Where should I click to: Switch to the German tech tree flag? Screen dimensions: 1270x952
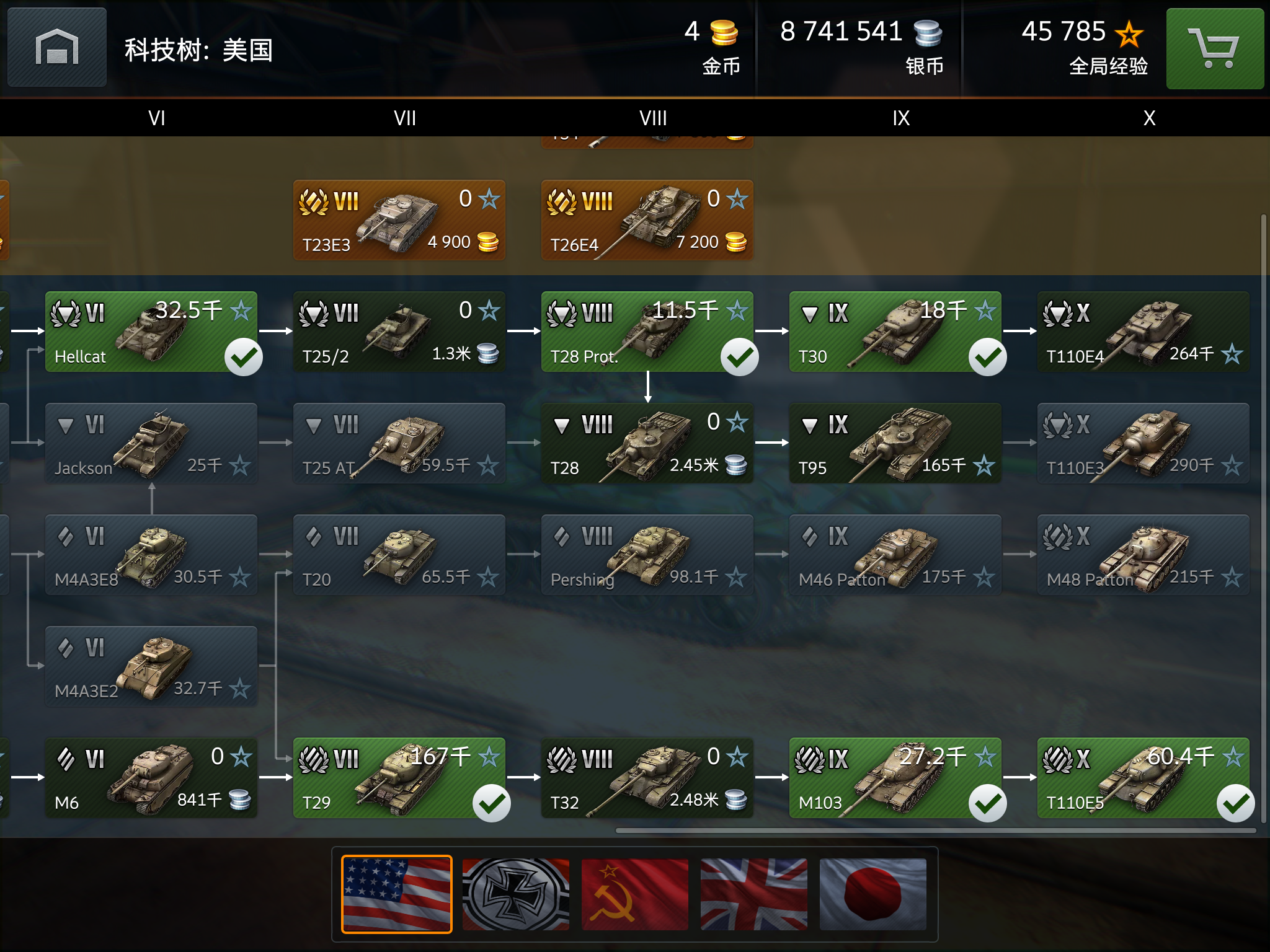516,894
